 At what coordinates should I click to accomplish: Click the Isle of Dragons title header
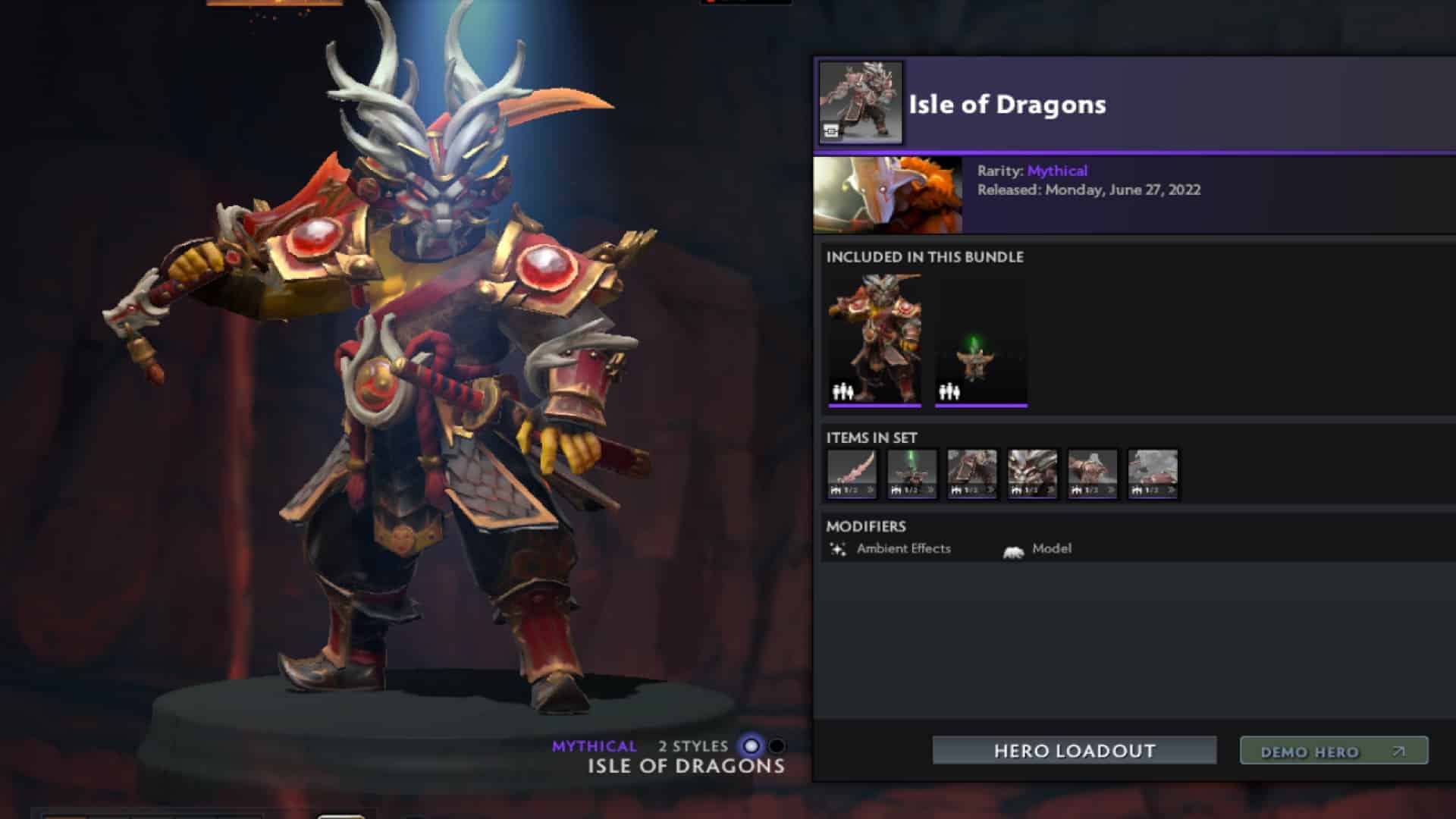click(1005, 105)
